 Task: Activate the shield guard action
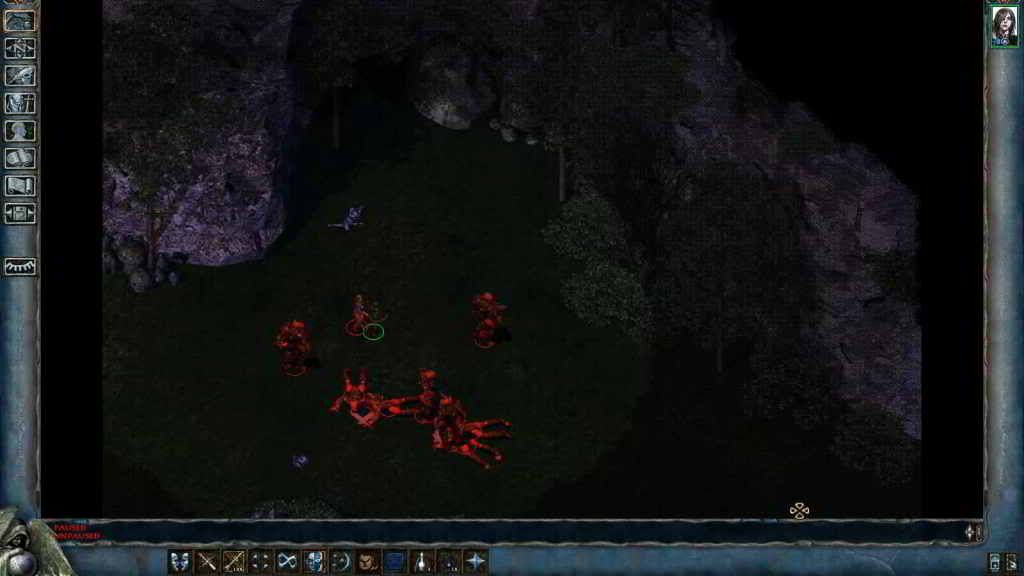[x=180, y=561]
